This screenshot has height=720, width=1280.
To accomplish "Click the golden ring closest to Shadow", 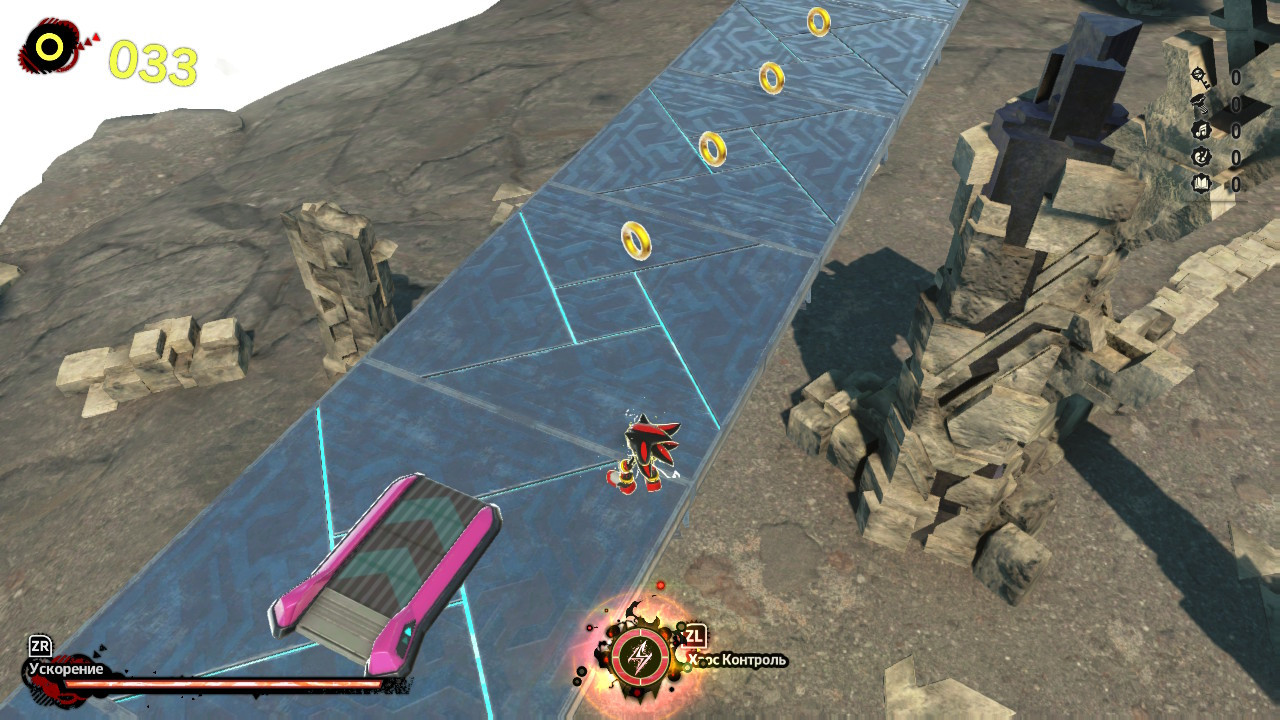I will point(635,240).
